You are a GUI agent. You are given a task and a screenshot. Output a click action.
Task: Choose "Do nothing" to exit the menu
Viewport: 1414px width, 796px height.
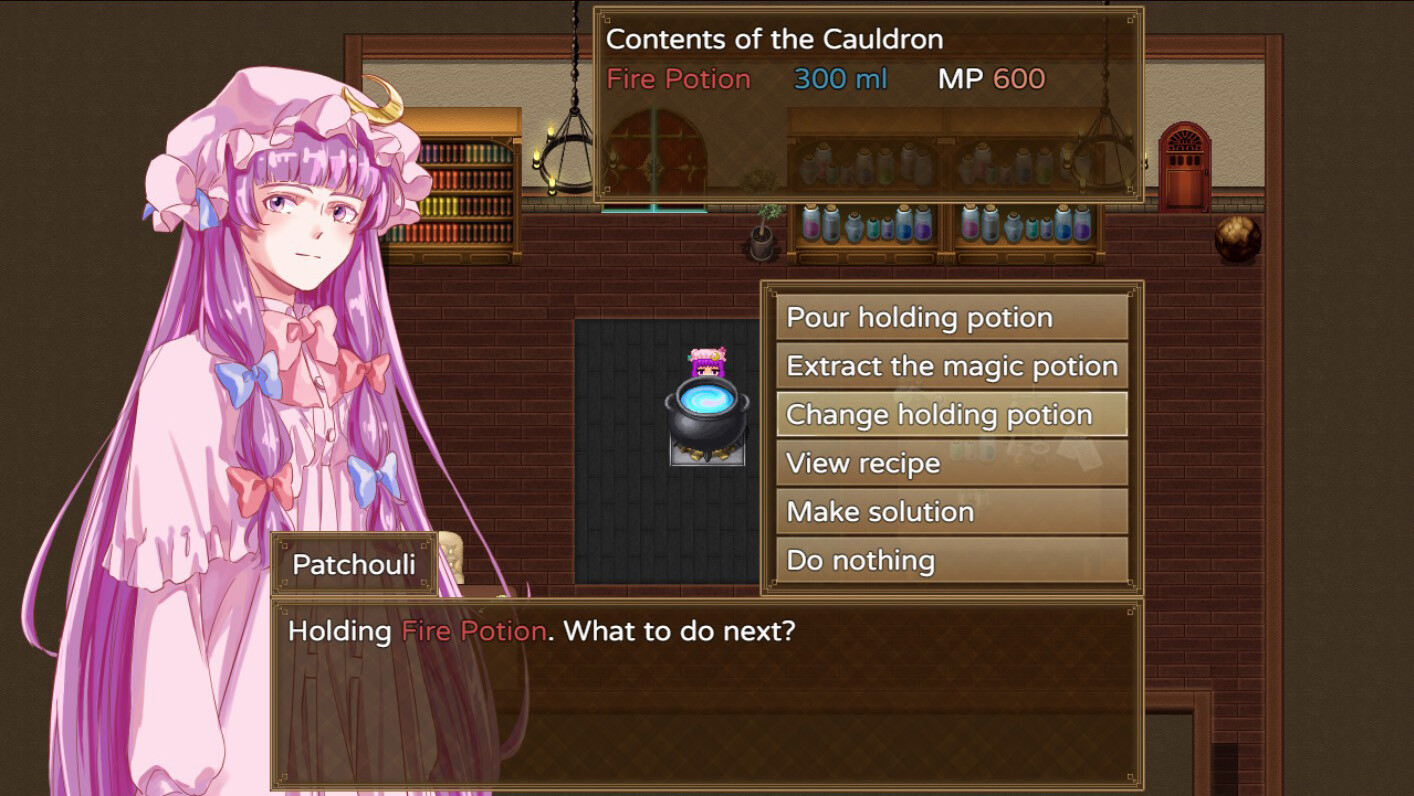(950, 560)
